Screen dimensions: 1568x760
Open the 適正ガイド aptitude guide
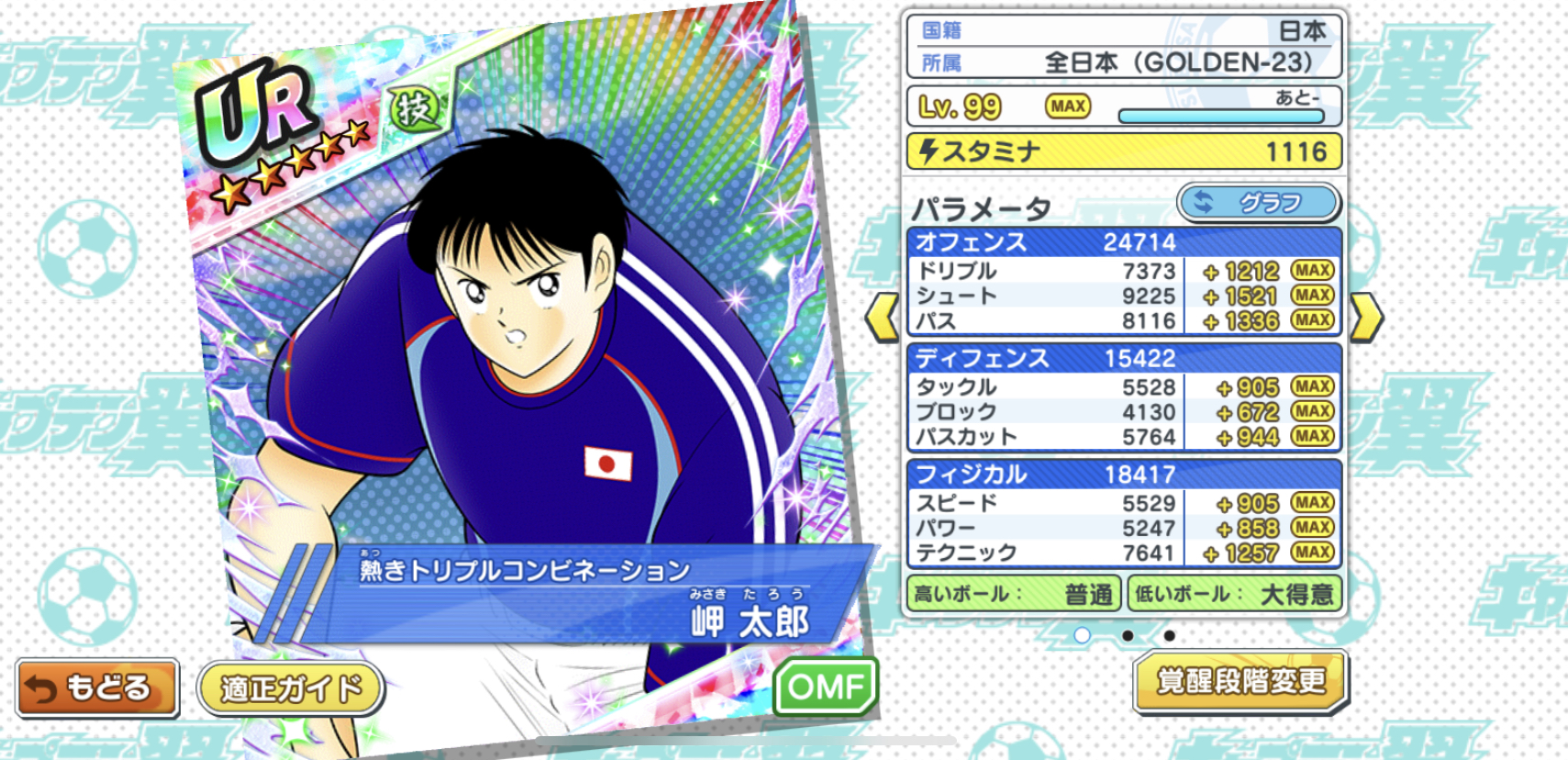click(290, 688)
